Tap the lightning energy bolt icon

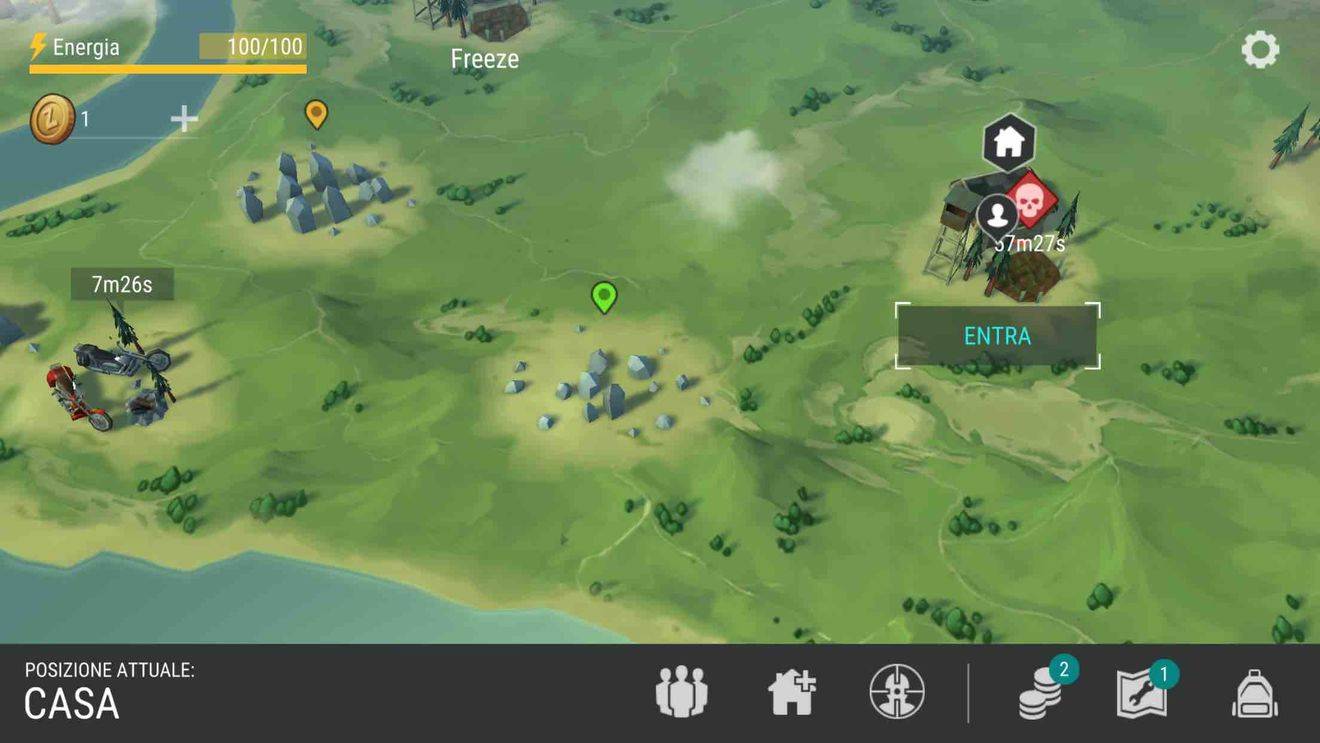pyautogui.click(x=39, y=45)
